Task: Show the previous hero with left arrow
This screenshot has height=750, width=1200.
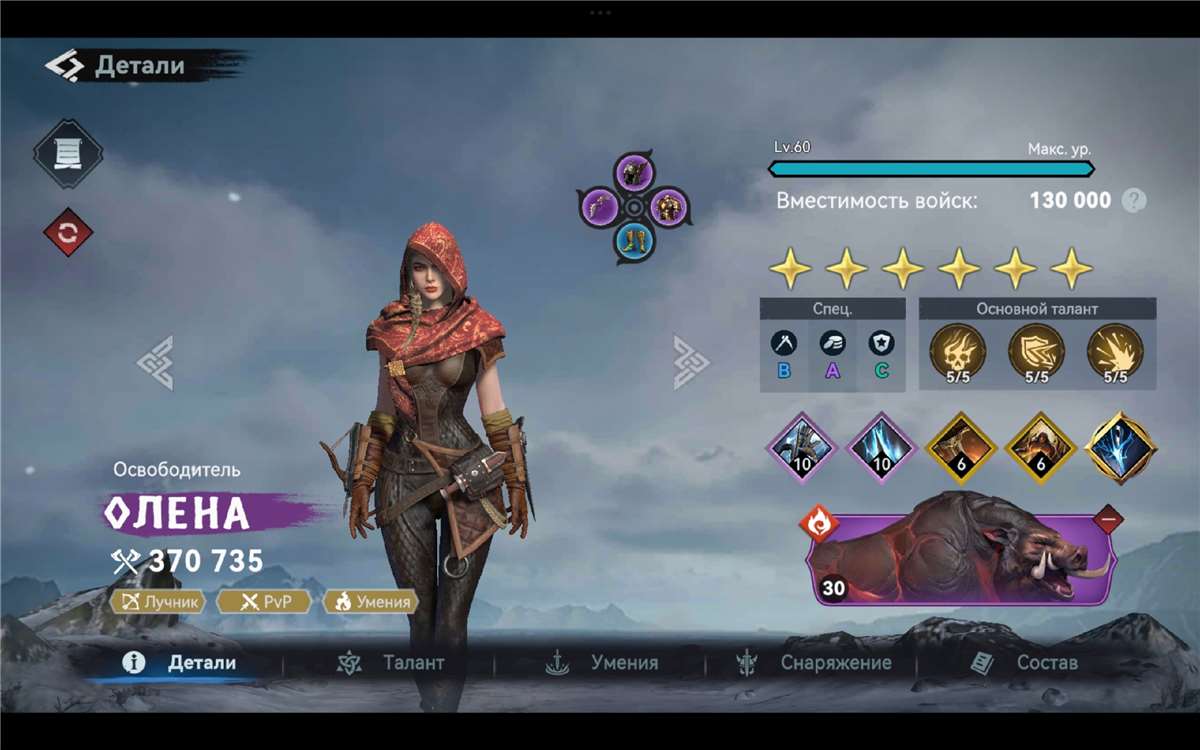Action: (x=156, y=362)
